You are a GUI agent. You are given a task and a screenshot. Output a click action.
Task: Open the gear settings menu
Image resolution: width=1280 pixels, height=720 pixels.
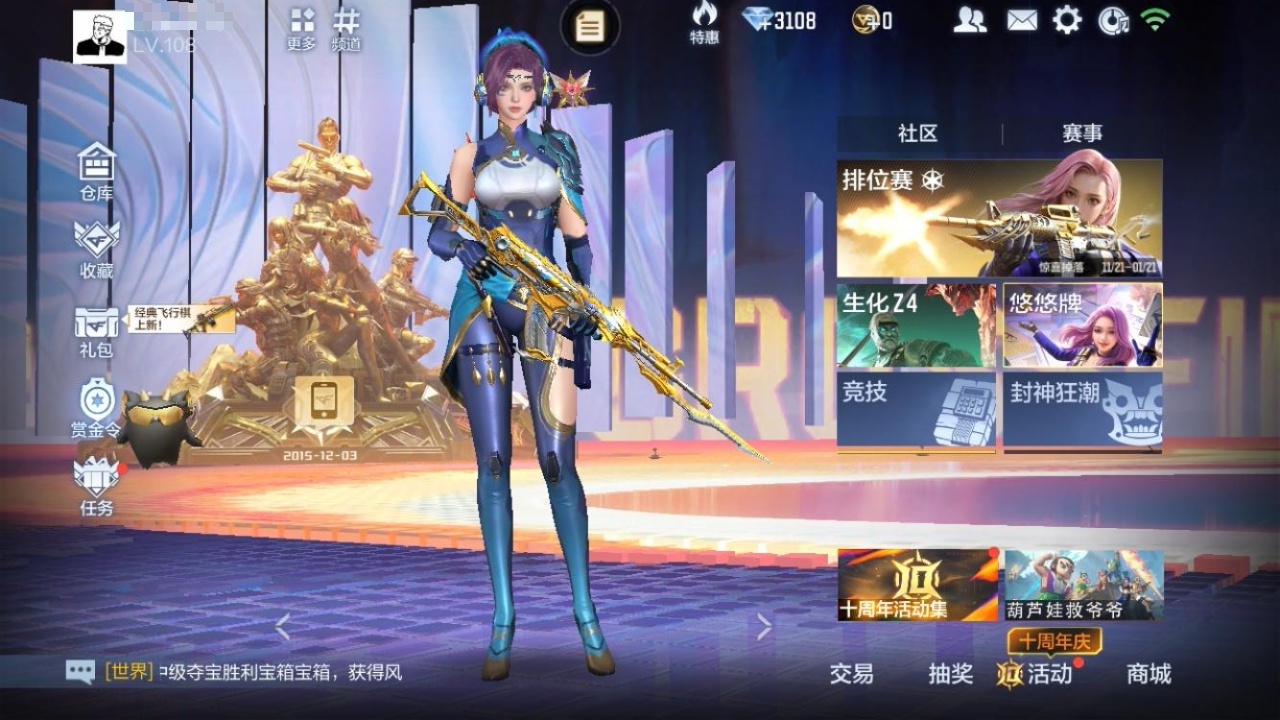pyautogui.click(x=1067, y=20)
